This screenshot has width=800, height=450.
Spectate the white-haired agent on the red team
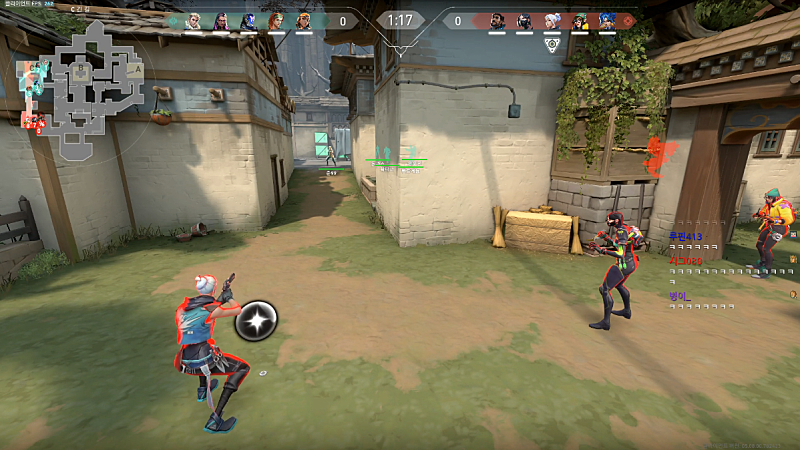552,20
